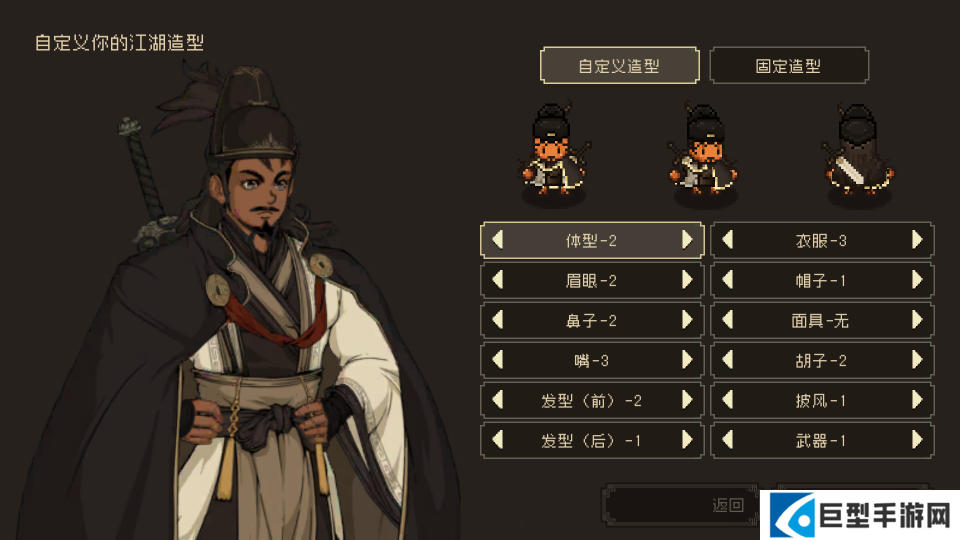
Task: Cycle 发型（后）-1 back with left arrow
Action: click(x=497, y=440)
